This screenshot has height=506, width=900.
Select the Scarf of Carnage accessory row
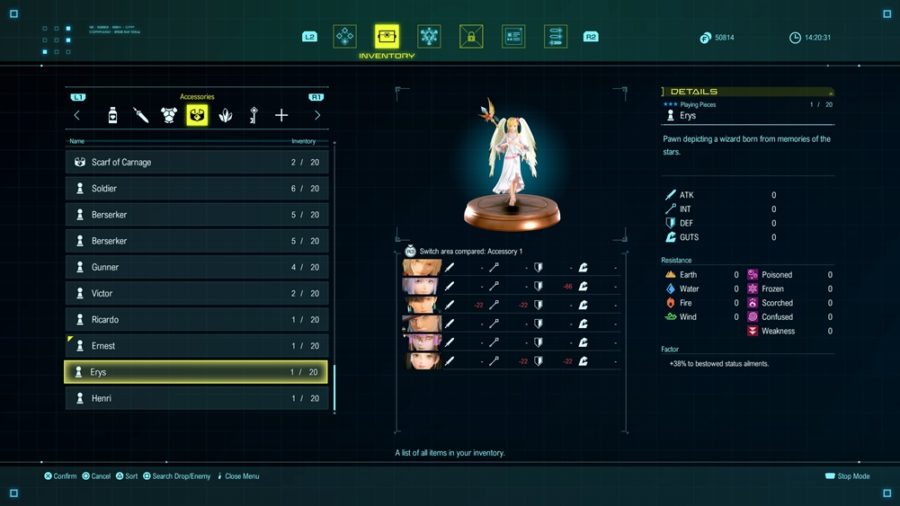[x=196, y=162]
